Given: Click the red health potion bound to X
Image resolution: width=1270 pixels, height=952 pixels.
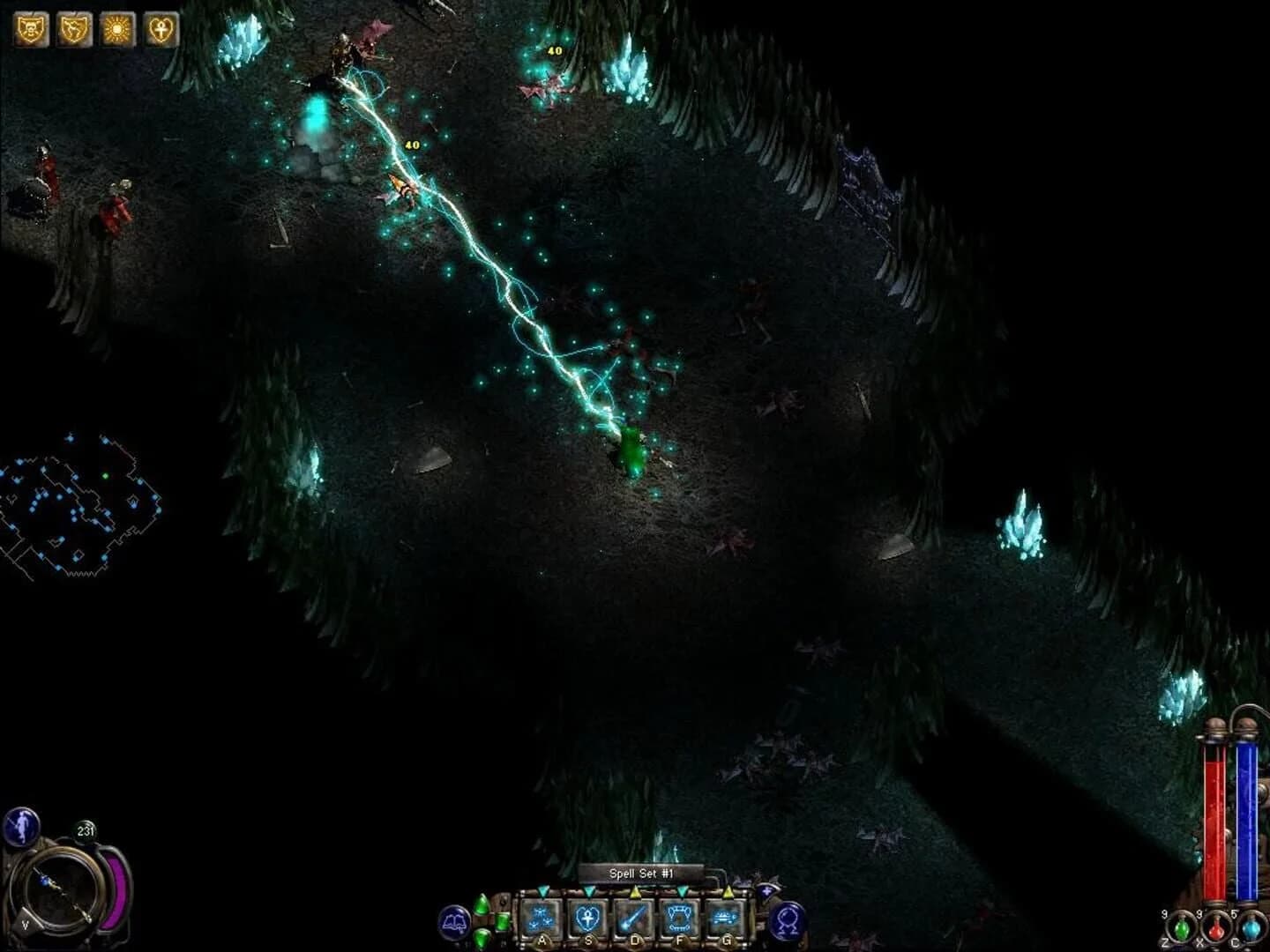Looking at the screenshot, I should tap(1215, 927).
